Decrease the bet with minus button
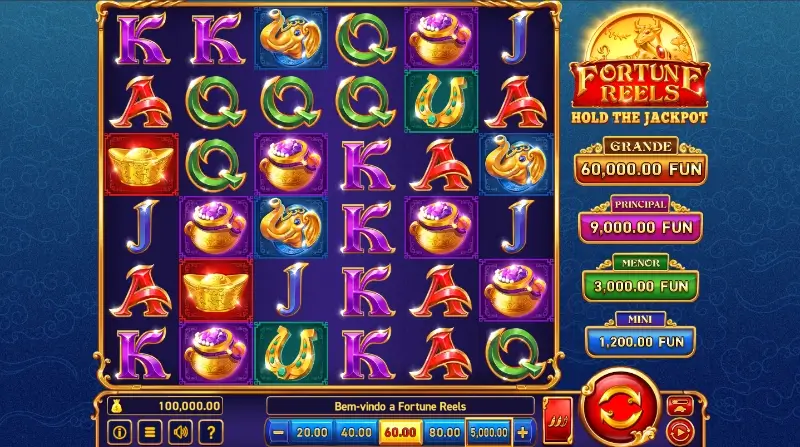 pyautogui.click(x=278, y=434)
